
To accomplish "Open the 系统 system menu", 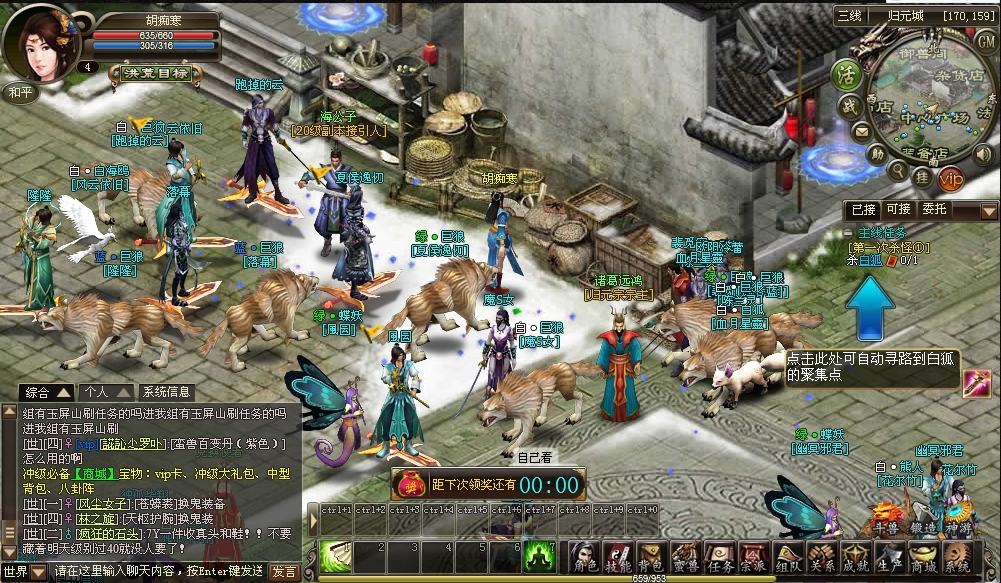I will pyautogui.click(x=957, y=557).
